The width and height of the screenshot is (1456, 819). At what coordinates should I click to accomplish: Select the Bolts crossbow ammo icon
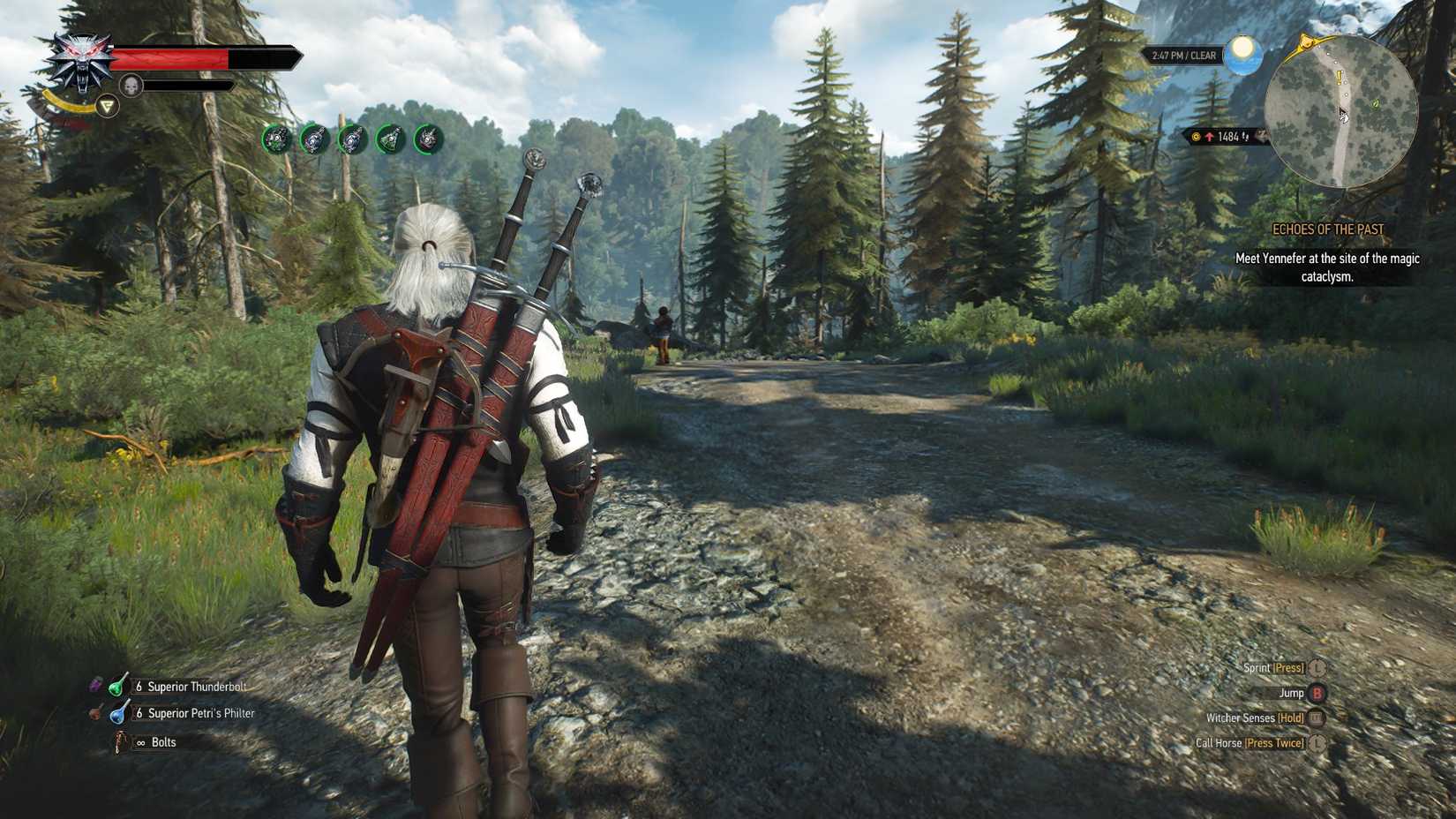tap(121, 742)
